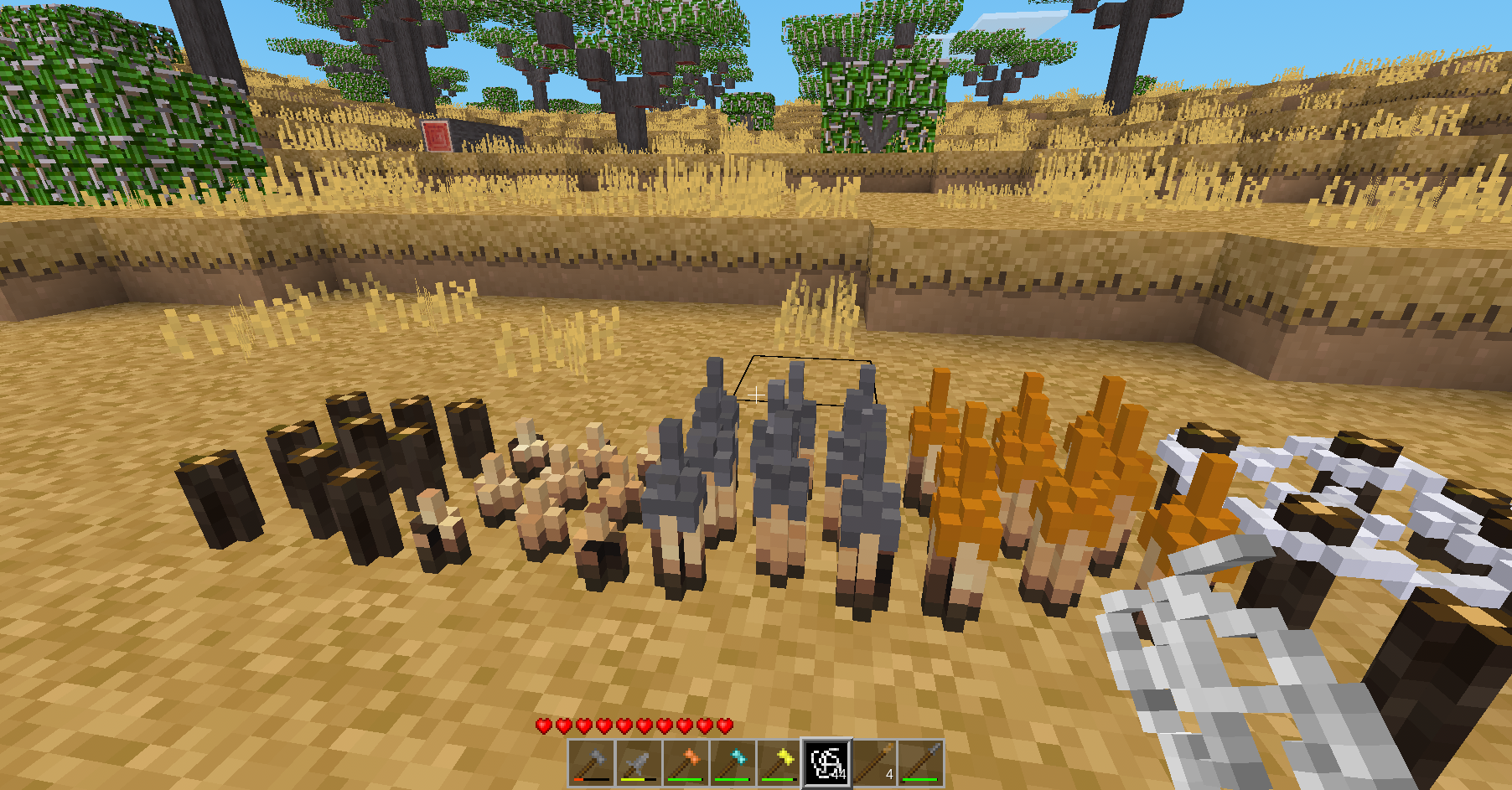Switch to the cyan diamond hammer slot
Screen dimensions: 1512x790
[733, 763]
